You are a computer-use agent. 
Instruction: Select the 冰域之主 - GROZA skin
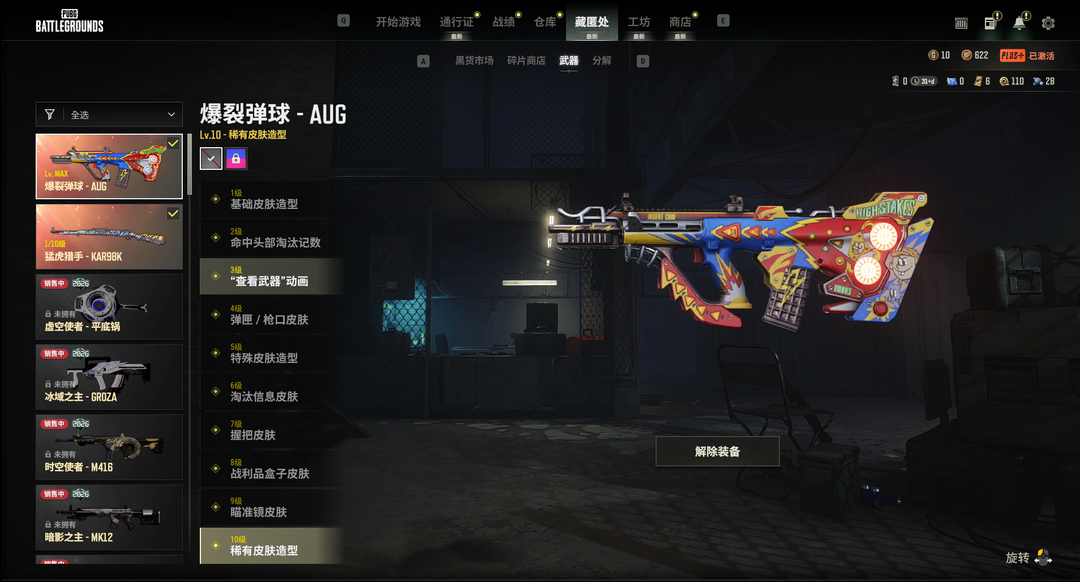pyautogui.click(x=109, y=377)
